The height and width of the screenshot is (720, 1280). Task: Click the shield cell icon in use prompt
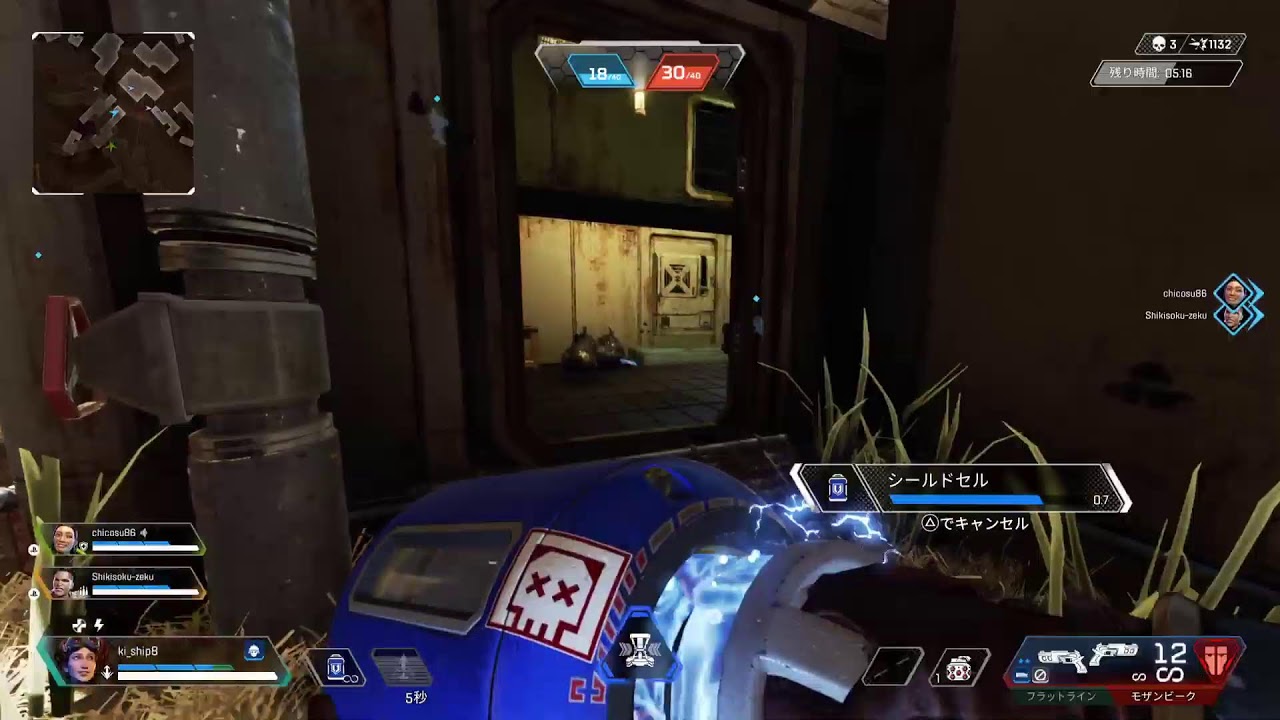838,488
